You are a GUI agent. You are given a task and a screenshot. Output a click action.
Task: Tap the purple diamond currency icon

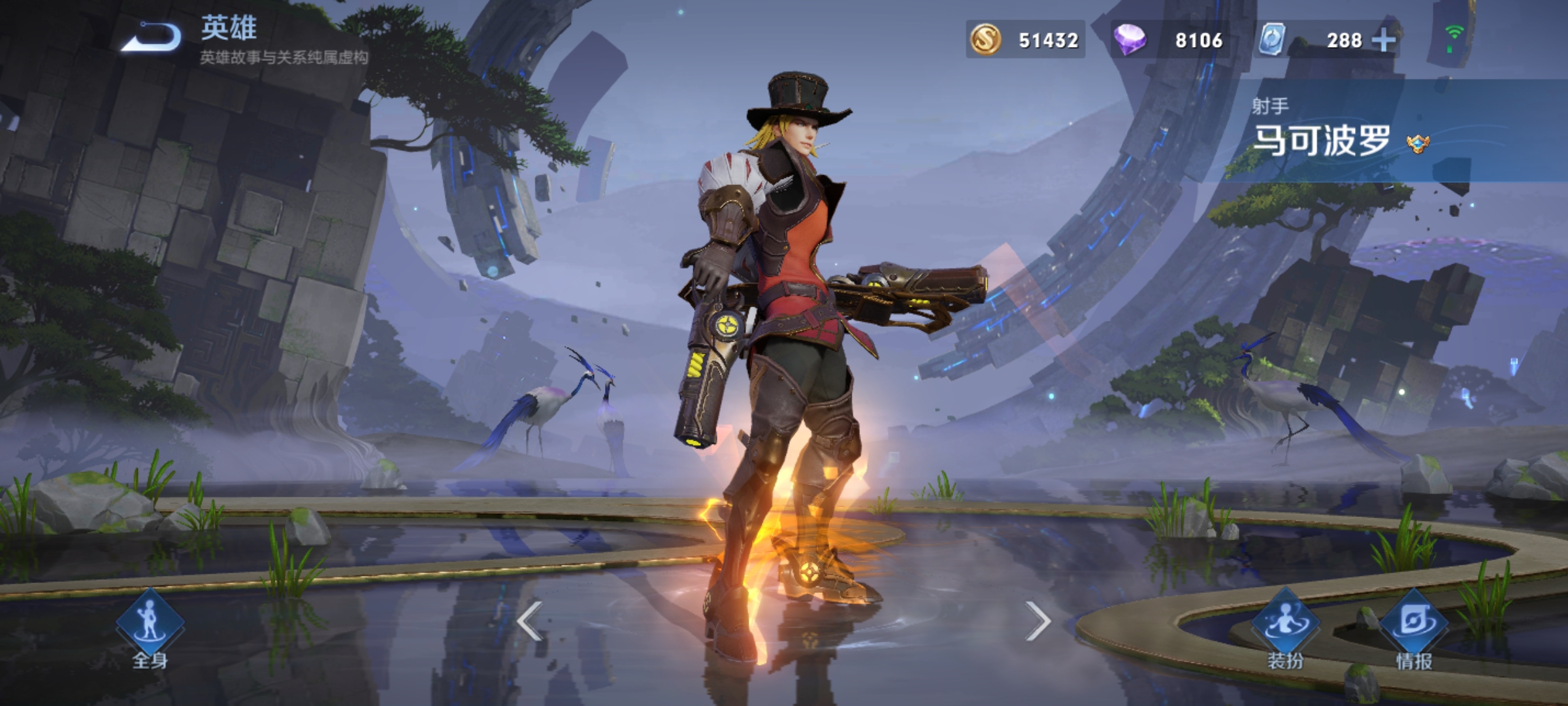(x=1130, y=39)
